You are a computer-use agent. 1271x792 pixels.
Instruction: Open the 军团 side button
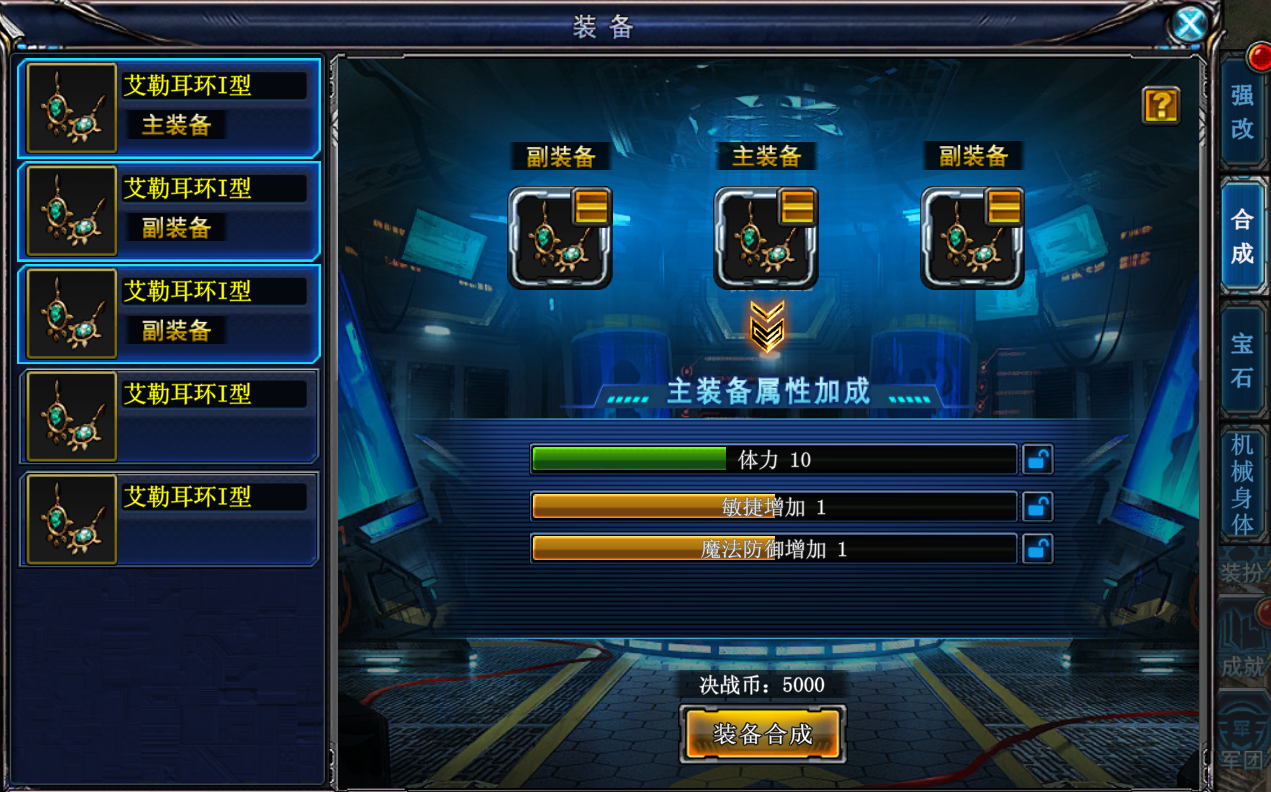(x=1243, y=745)
